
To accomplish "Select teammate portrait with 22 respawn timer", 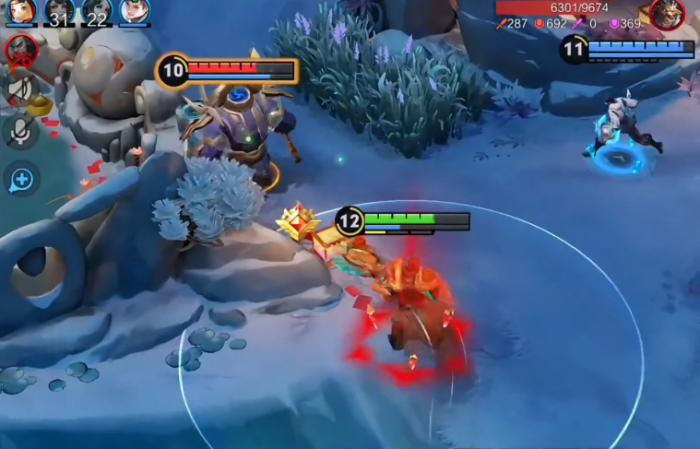I will (97, 11).
